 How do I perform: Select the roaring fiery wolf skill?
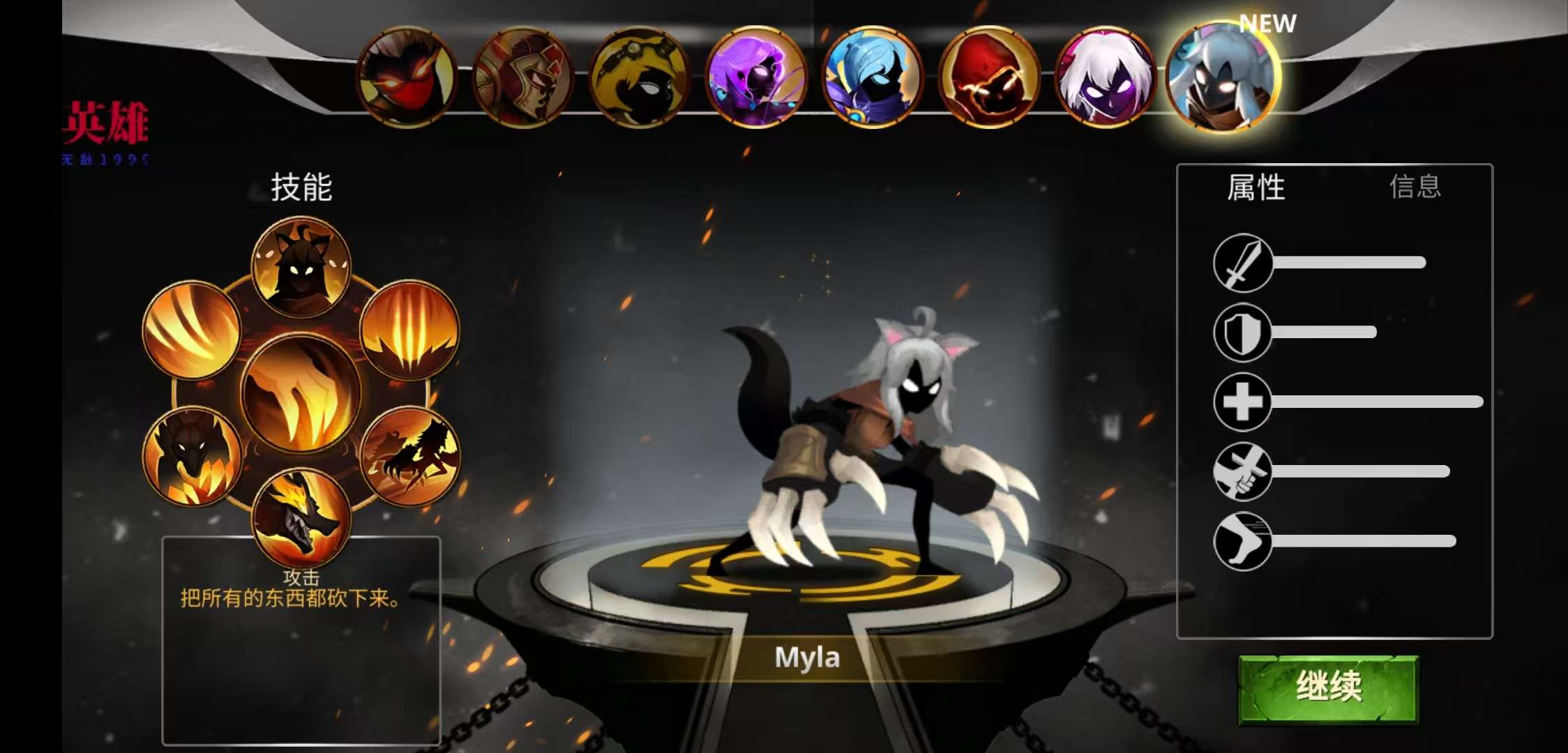[301, 517]
